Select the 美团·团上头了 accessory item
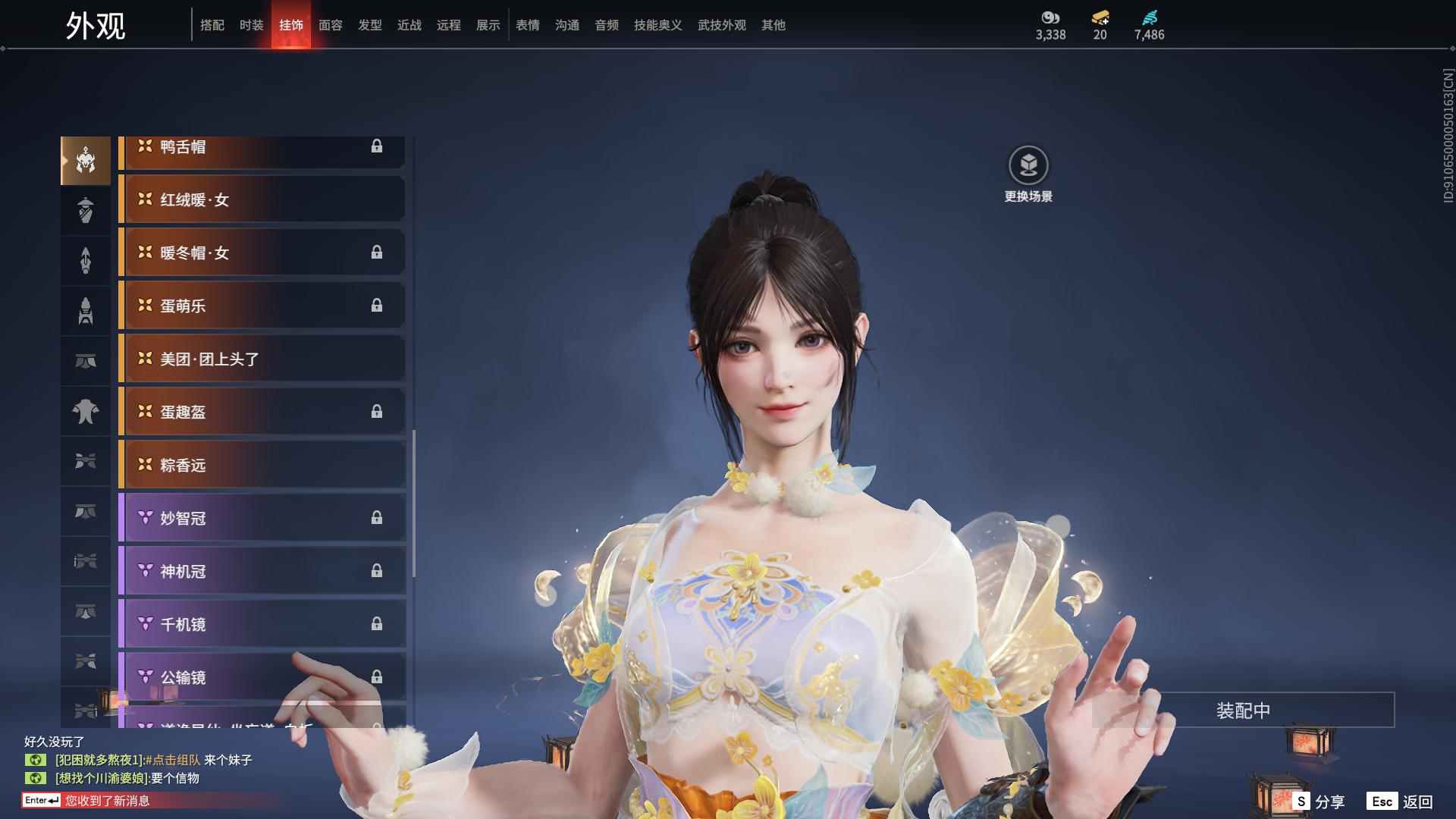Viewport: 1456px width, 819px height. (x=262, y=359)
